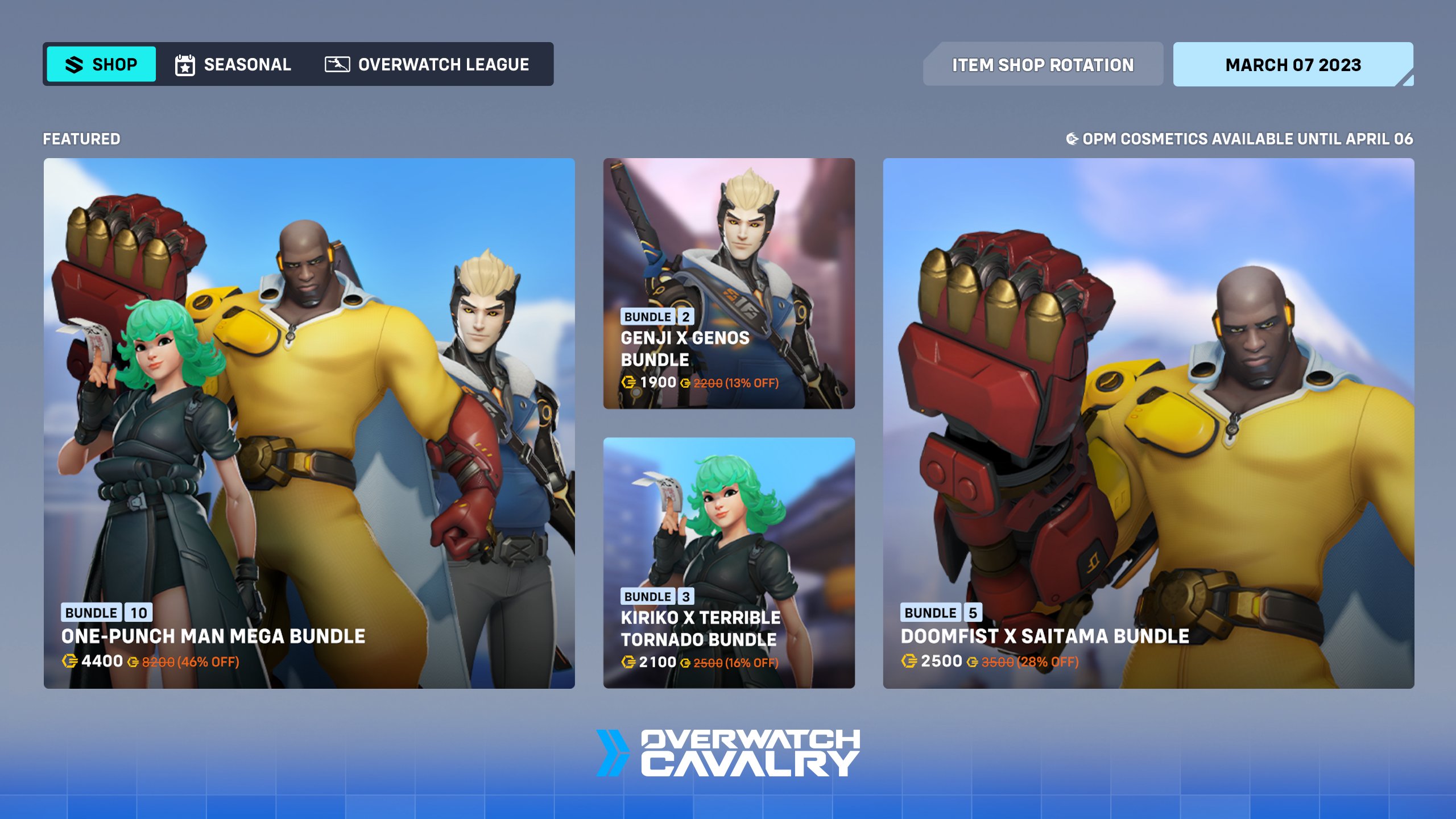Viewport: 1456px width, 819px height.
Task: Click the Item Shop Rotation button
Action: point(1043,64)
